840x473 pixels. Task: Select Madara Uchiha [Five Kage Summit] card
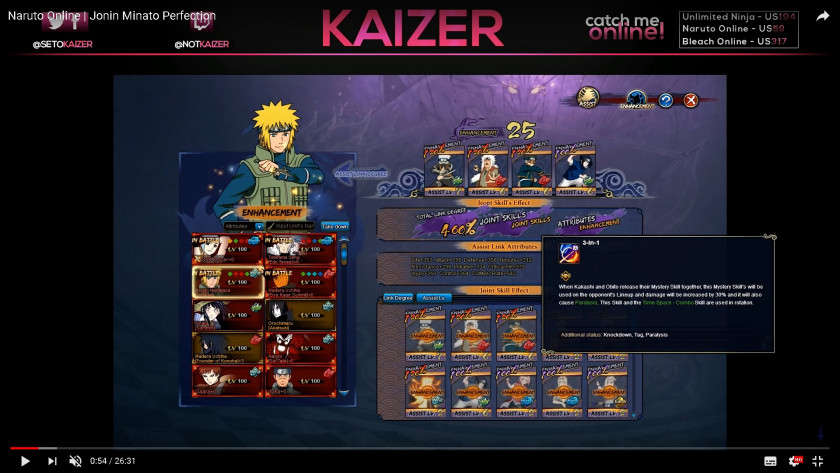[300, 282]
